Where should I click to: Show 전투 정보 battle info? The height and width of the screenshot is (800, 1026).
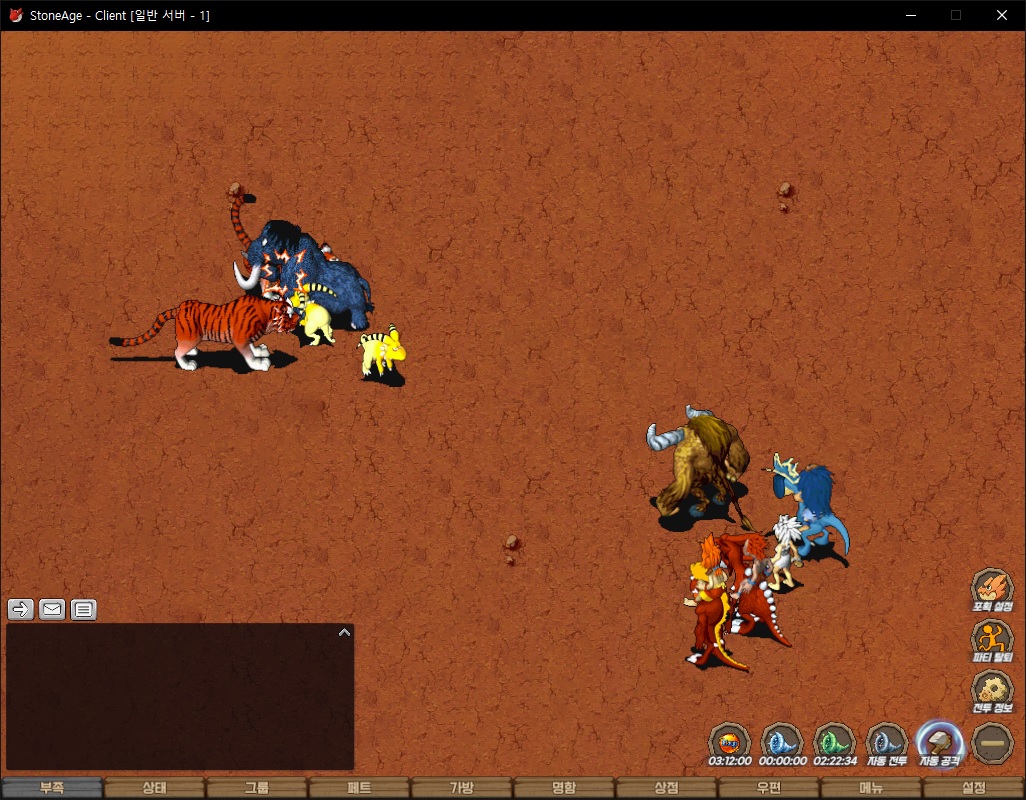point(992,690)
